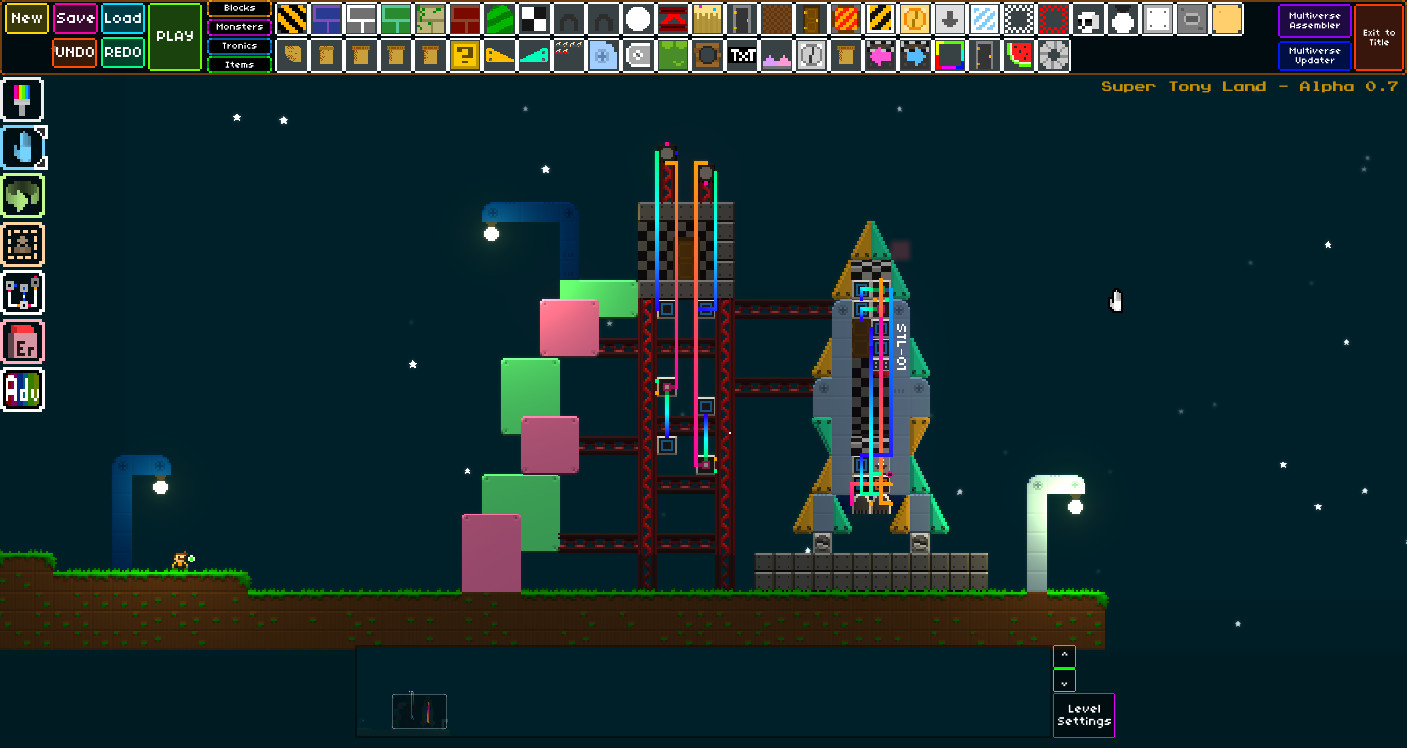This screenshot has height=748, width=1407.
Task: Open the Tronics category
Action: click(x=239, y=46)
